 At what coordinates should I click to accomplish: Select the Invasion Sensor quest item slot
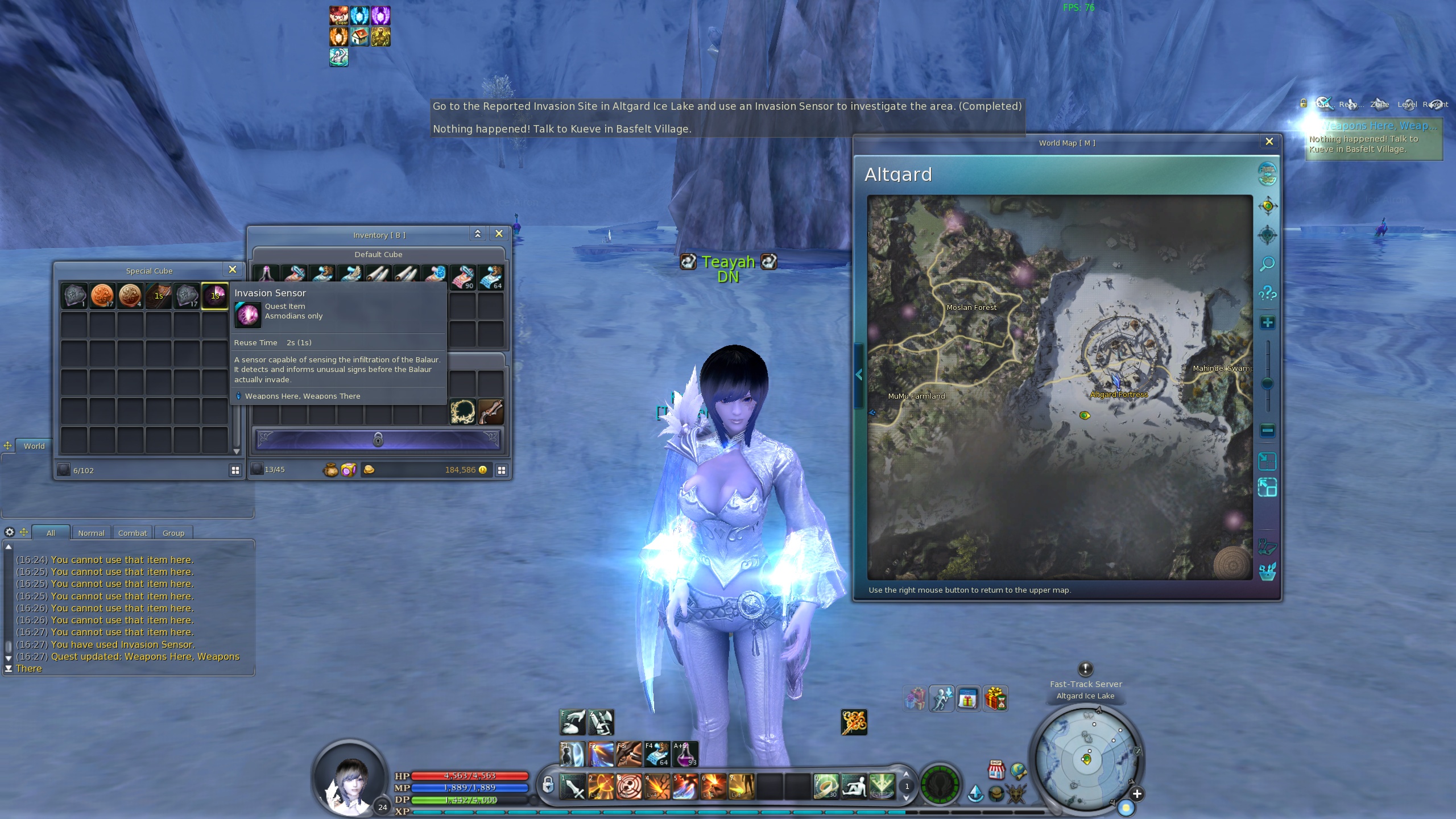215,296
